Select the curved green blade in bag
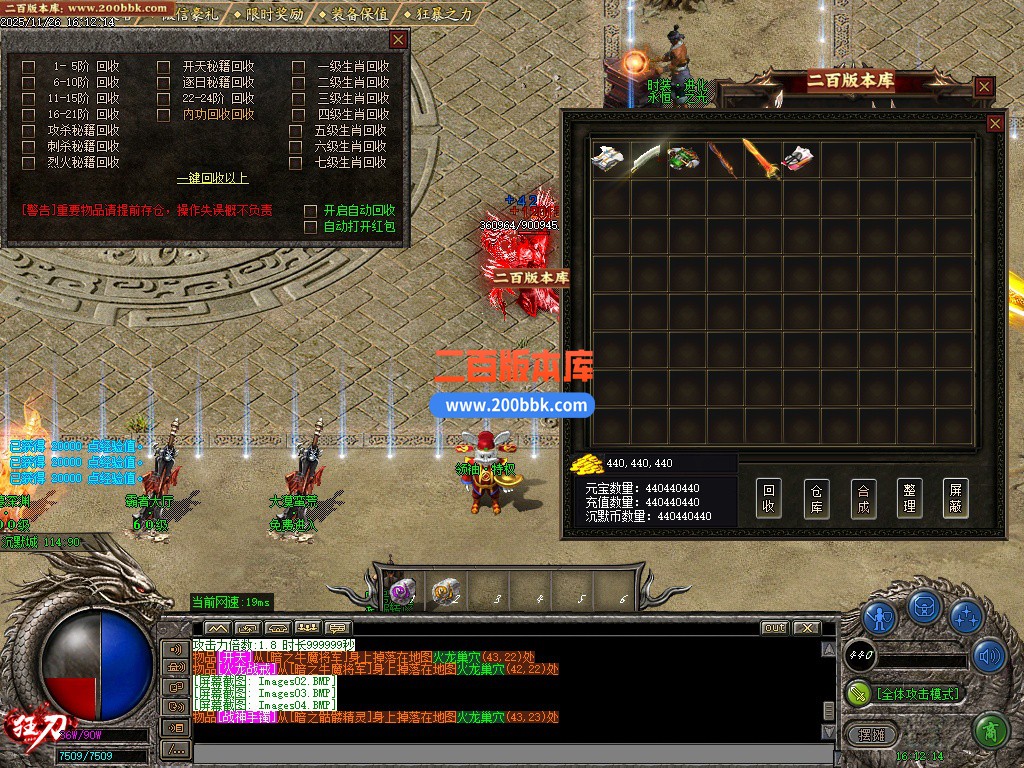The width and height of the screenshot is (1024, 768). click(x=645, y=159)
